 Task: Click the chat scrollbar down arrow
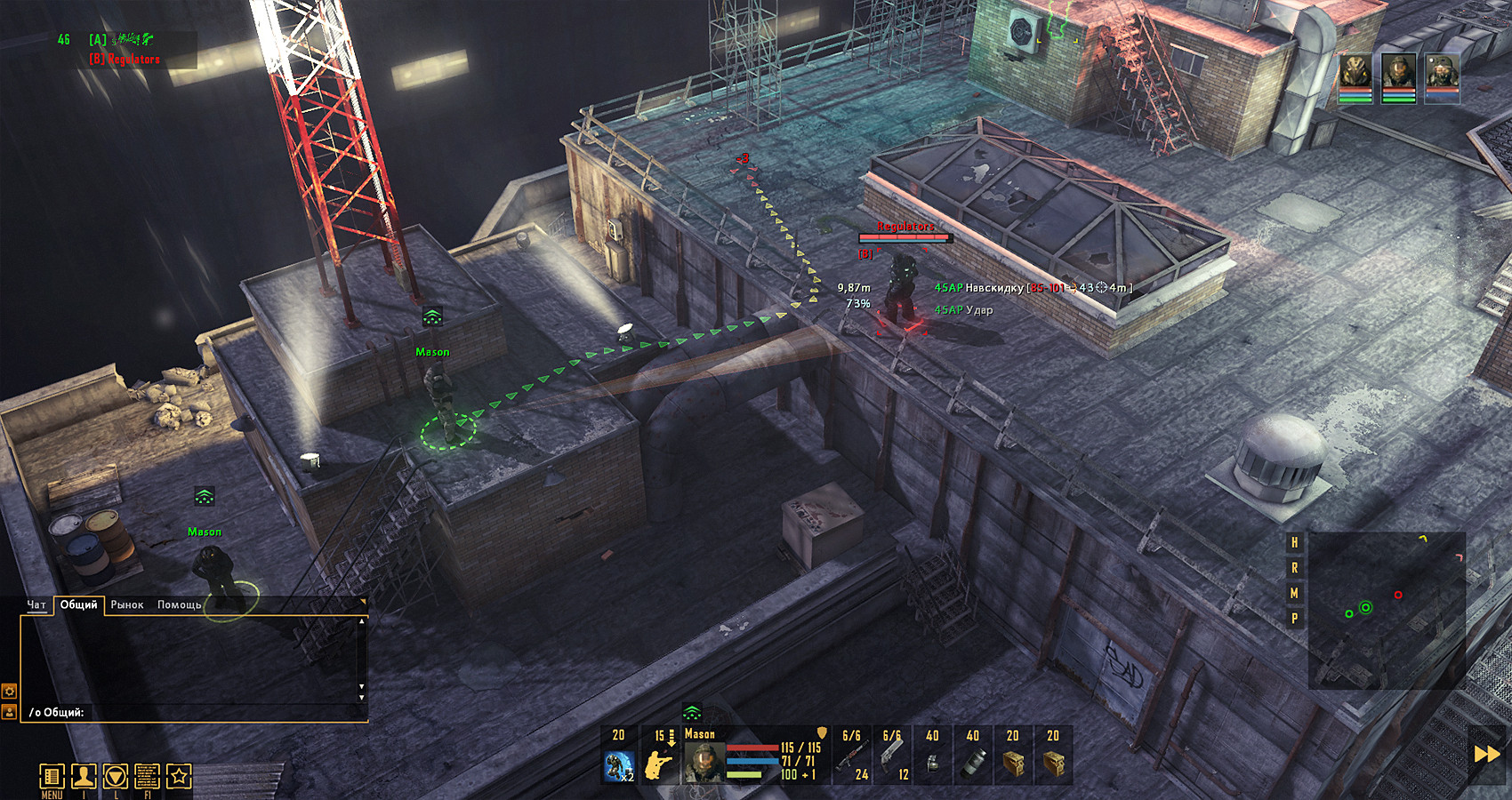point(362,698)
